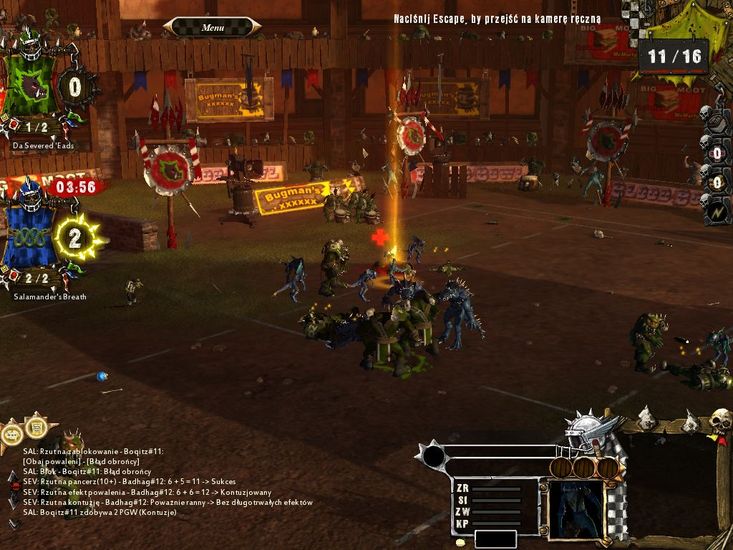Click the lightning bolt icon on the skull panel
This screenshot has width=733, height=550.
click(x=716, y=213)
